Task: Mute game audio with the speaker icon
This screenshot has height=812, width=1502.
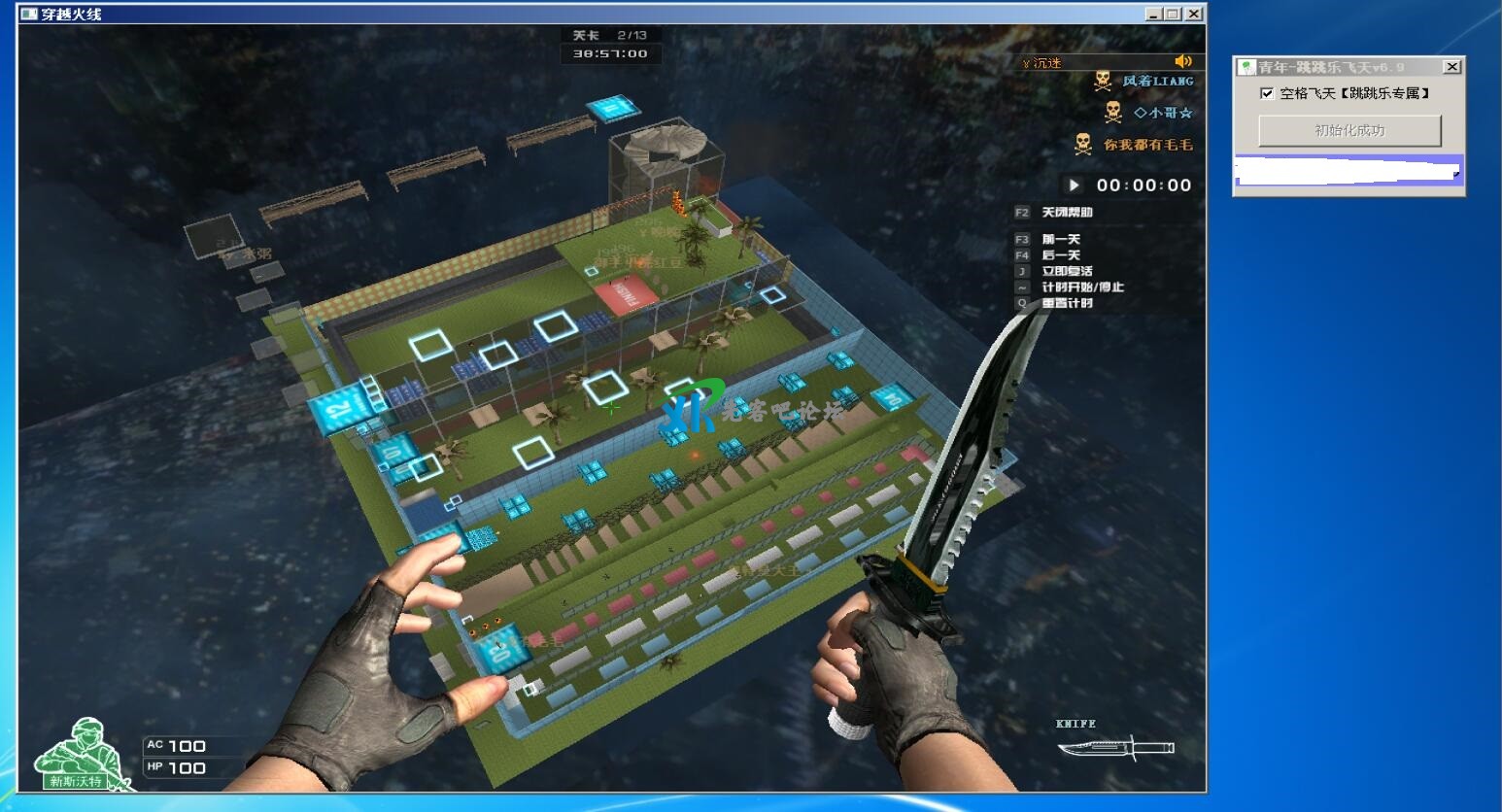Action: (x=1183, y=61)
